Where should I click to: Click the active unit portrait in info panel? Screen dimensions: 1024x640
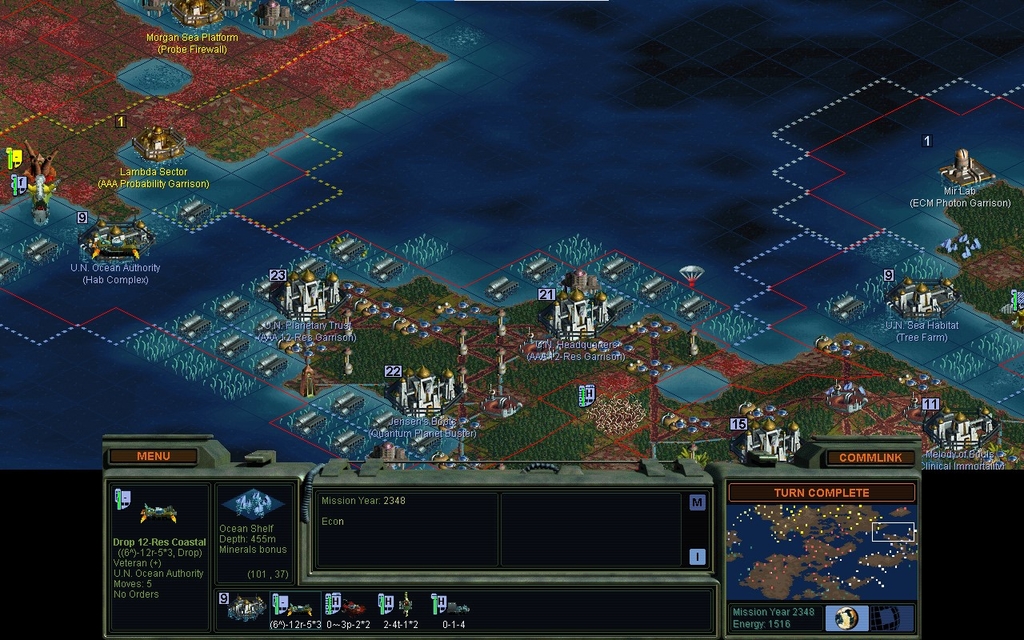point(158,513)
